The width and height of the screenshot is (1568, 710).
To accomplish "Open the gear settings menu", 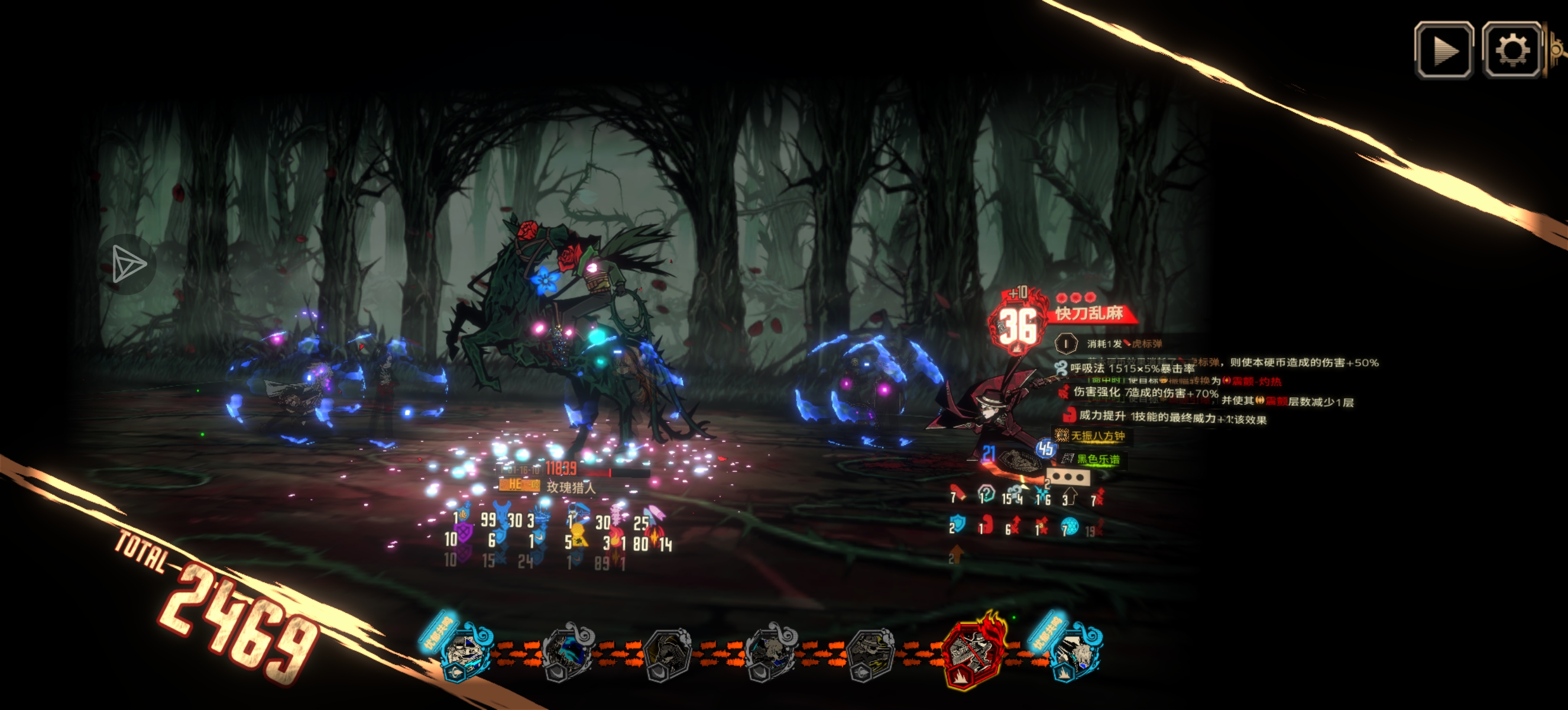I will click(x=1511, y=50).
